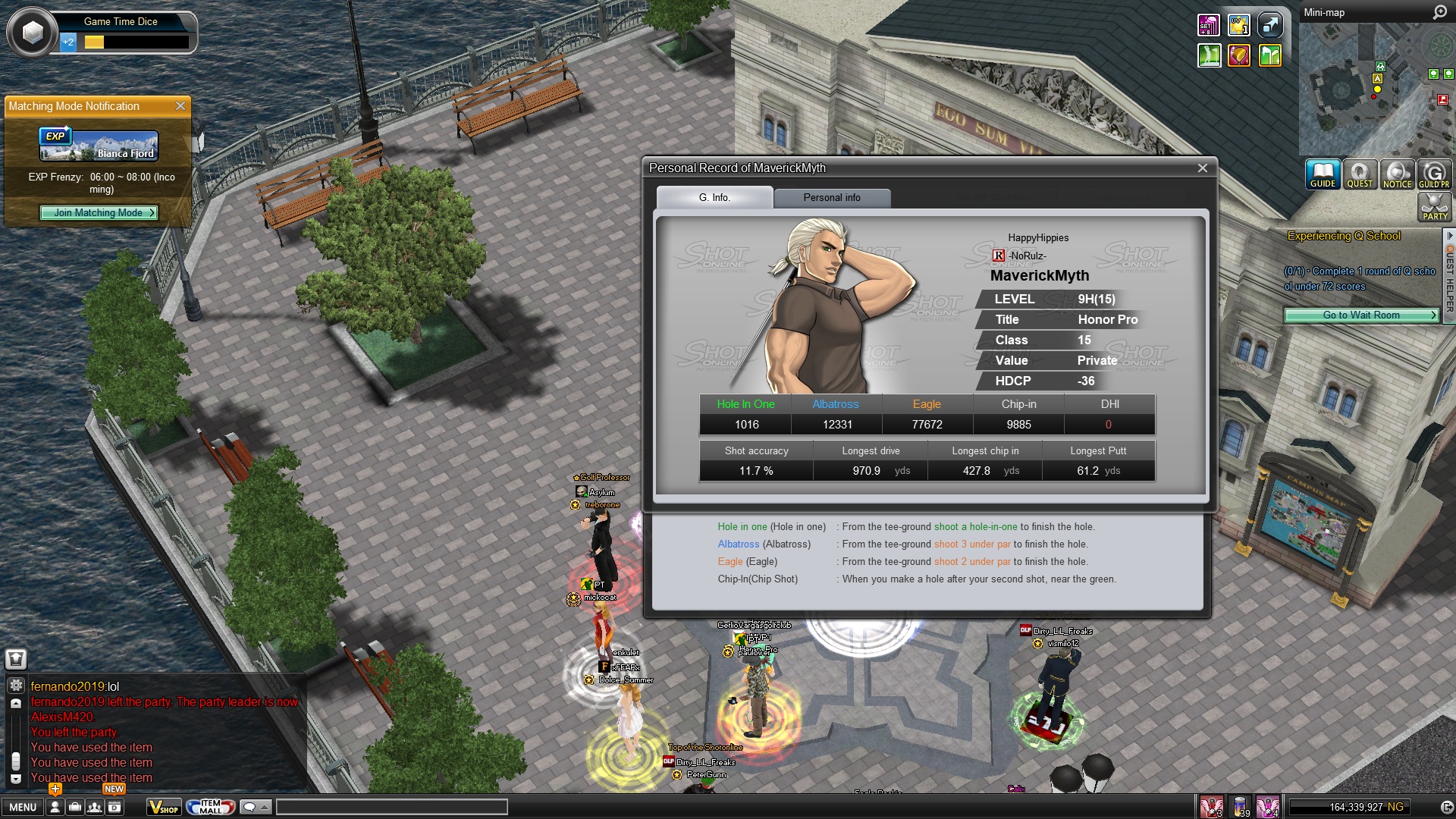Close the Matching Mode Notification

coord(180,106)
